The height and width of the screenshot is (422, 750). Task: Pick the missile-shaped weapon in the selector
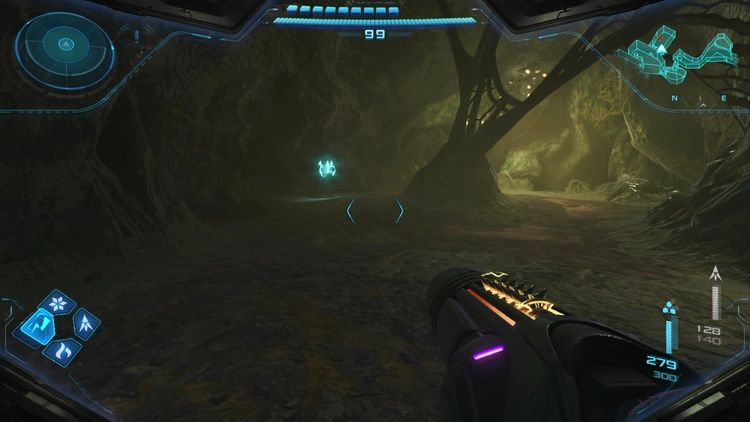[86, 323]
